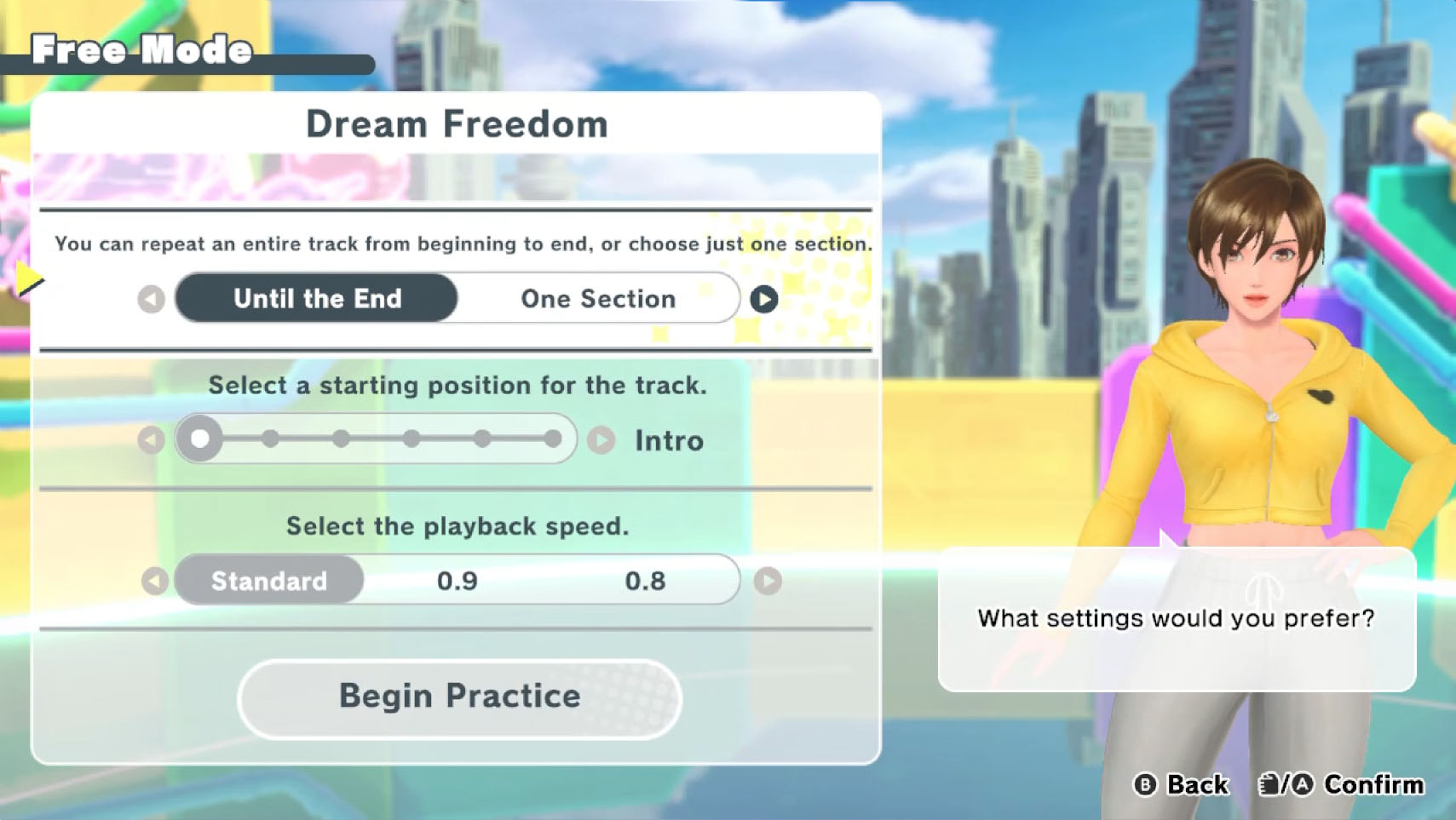Select the last position dot on the track slider
The width and height of the screenshot is (1456, 820).
tap(555, 439)
